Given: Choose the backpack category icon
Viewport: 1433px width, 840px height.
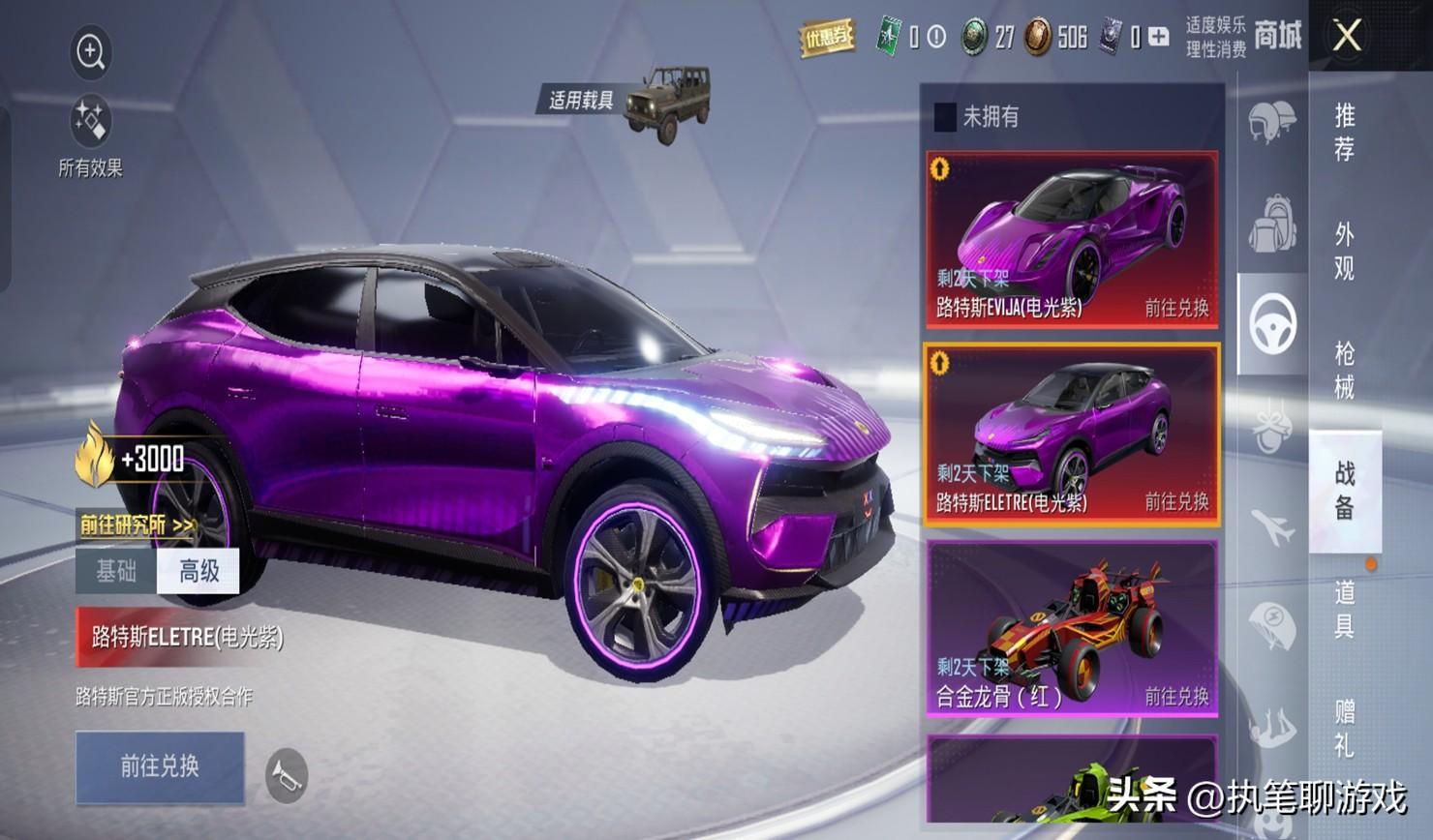Looking at the screenshot, I should coord(1271,224).
